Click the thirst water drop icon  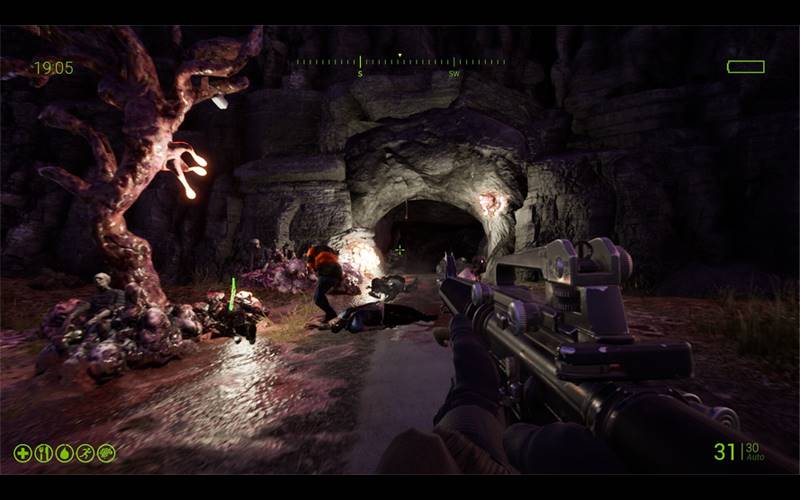pyautogui.click(x=64, y=453)
